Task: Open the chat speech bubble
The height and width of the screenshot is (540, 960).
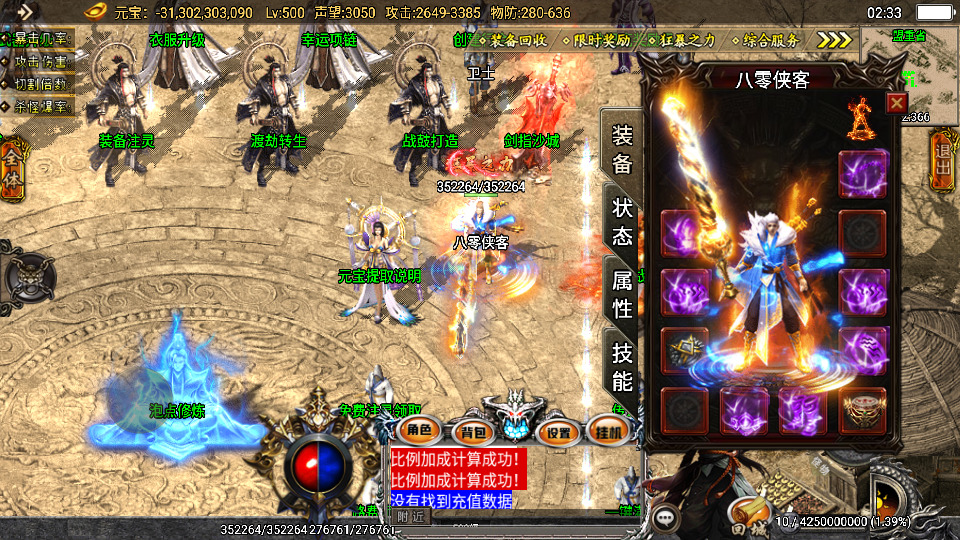Action: (665, 518)
